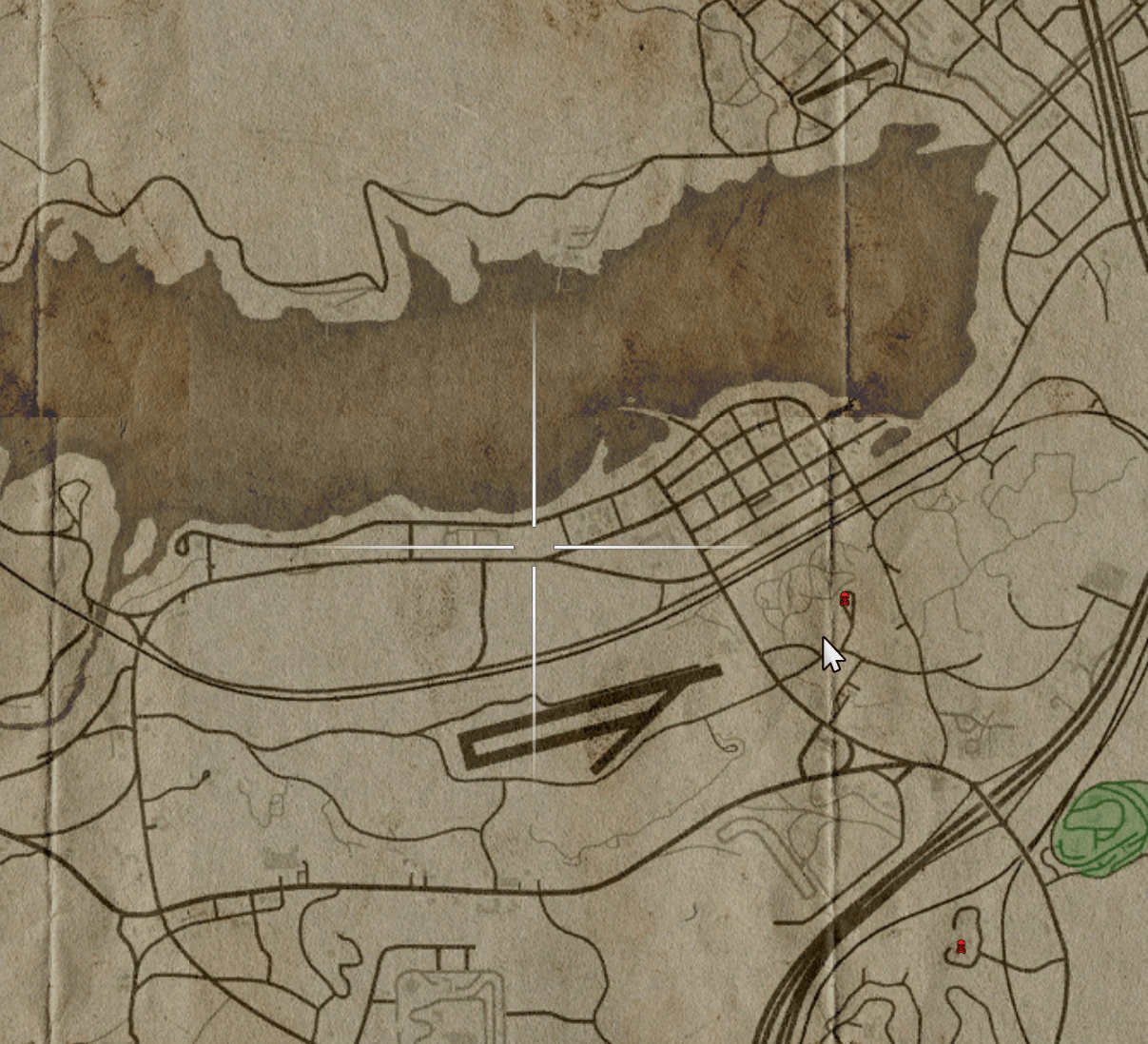Select the green highlighted racetrack zone
1148x1044 pixels.
coord(1103,825)
